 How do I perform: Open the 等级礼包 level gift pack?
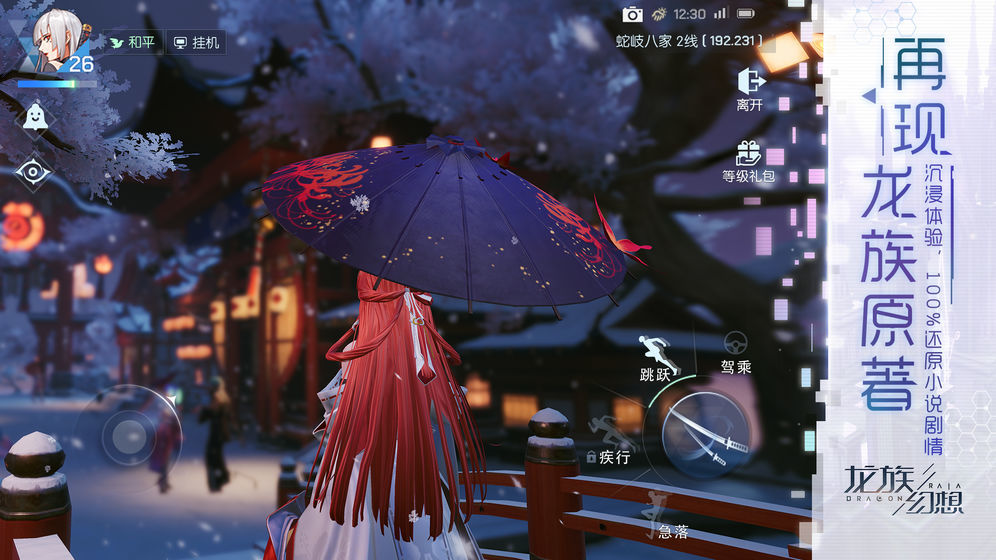(x=749, y=162)
